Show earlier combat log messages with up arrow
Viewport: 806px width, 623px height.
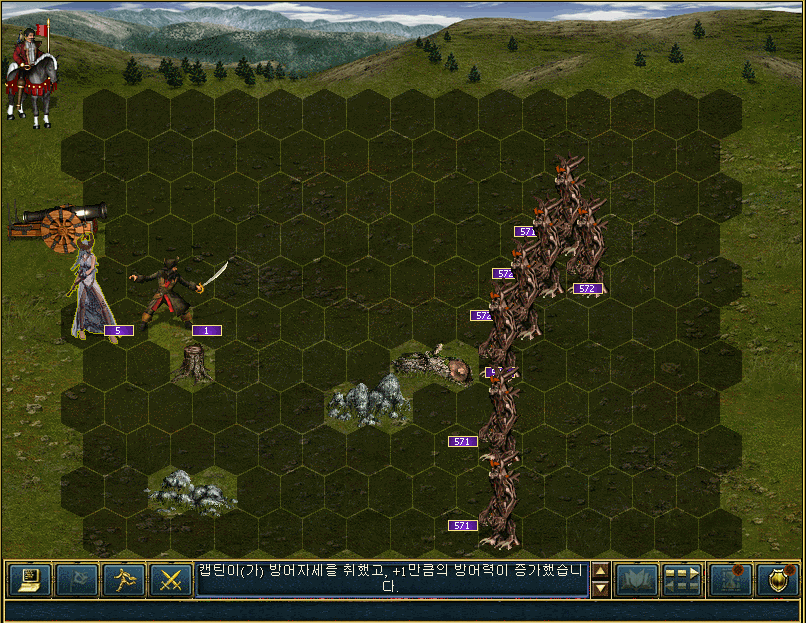(600, 571)
